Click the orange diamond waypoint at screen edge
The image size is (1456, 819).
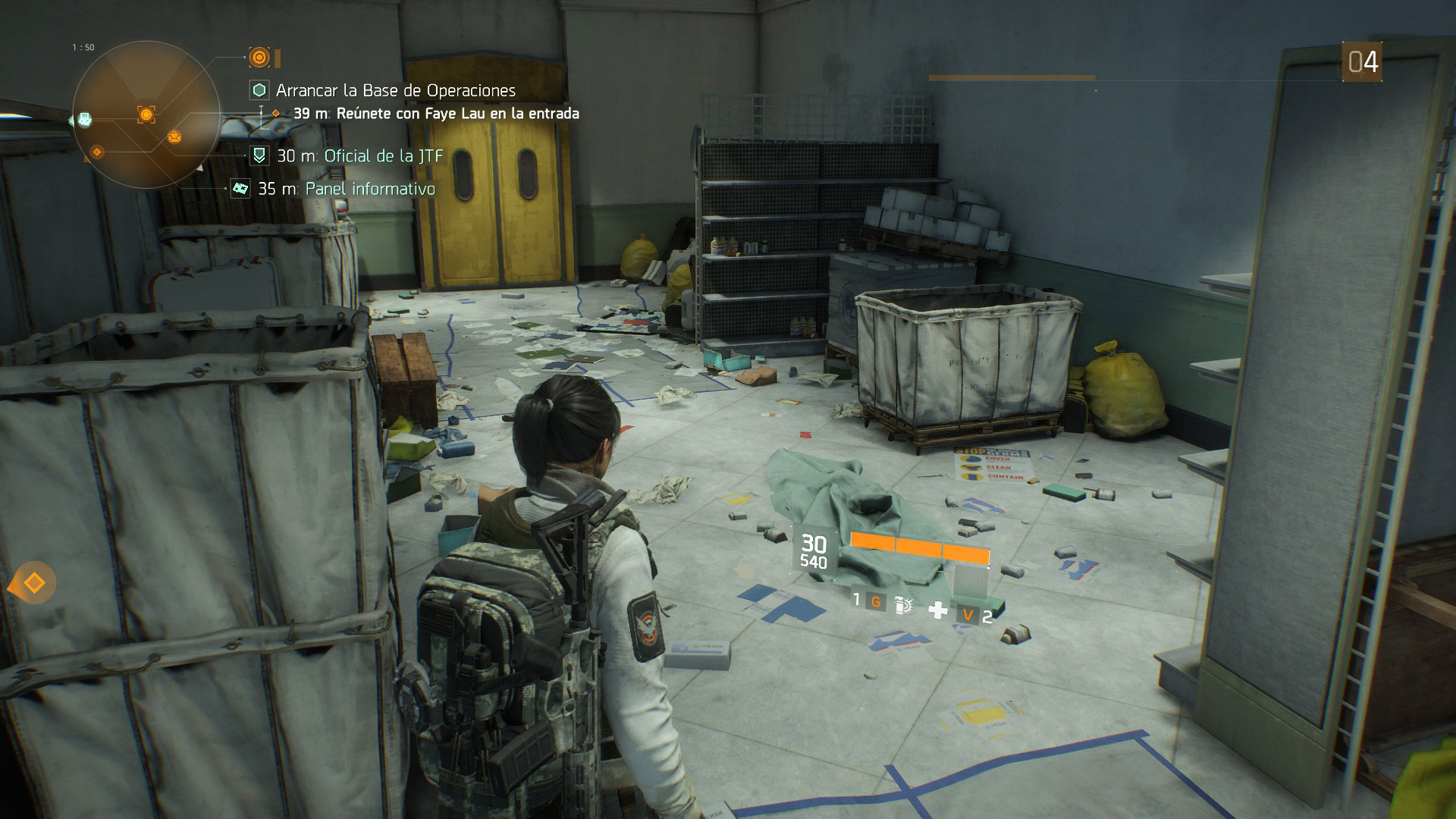34,583
